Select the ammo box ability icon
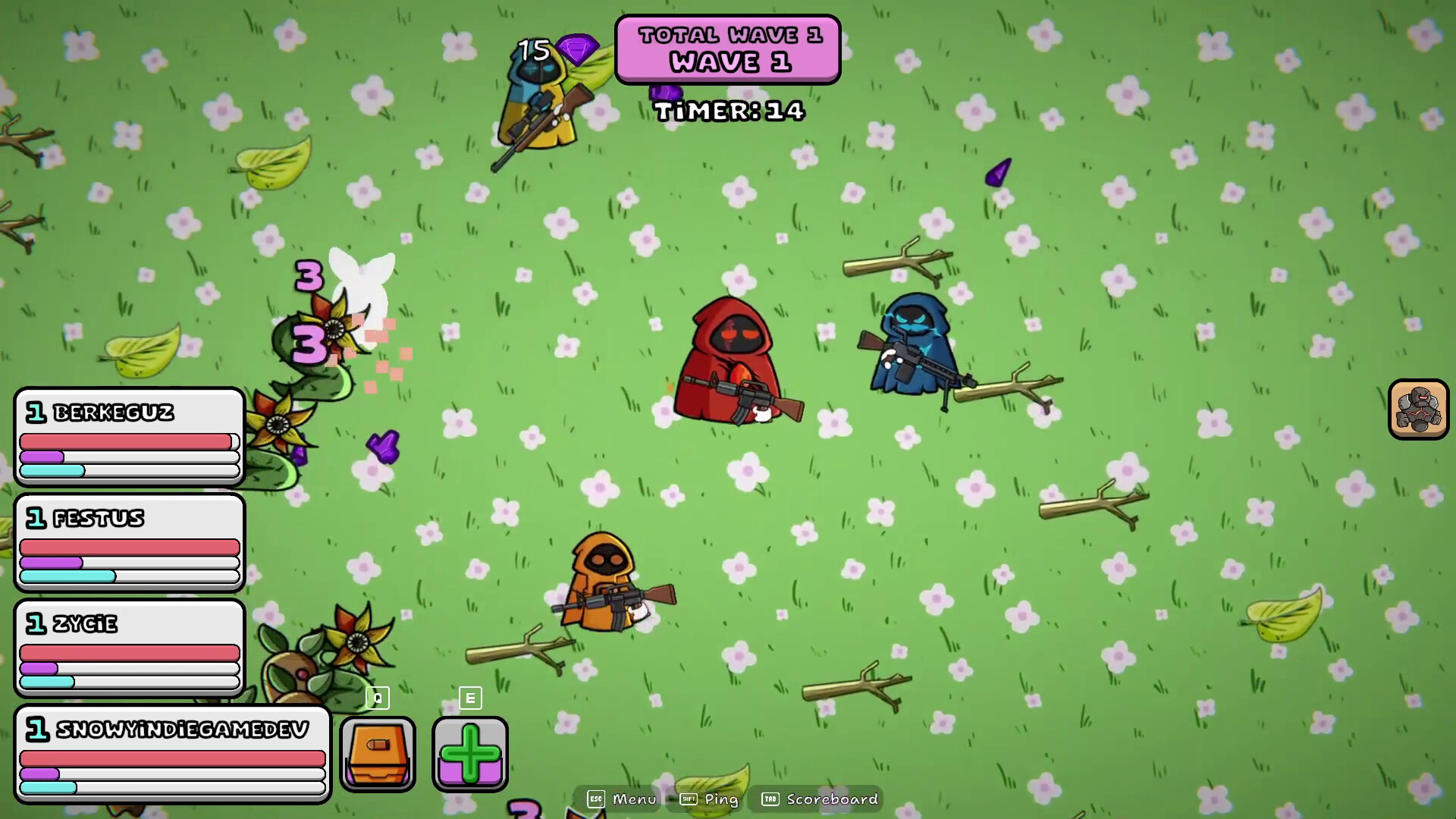The width and height of the screenshot is (1456, 819). pos(377,754)
